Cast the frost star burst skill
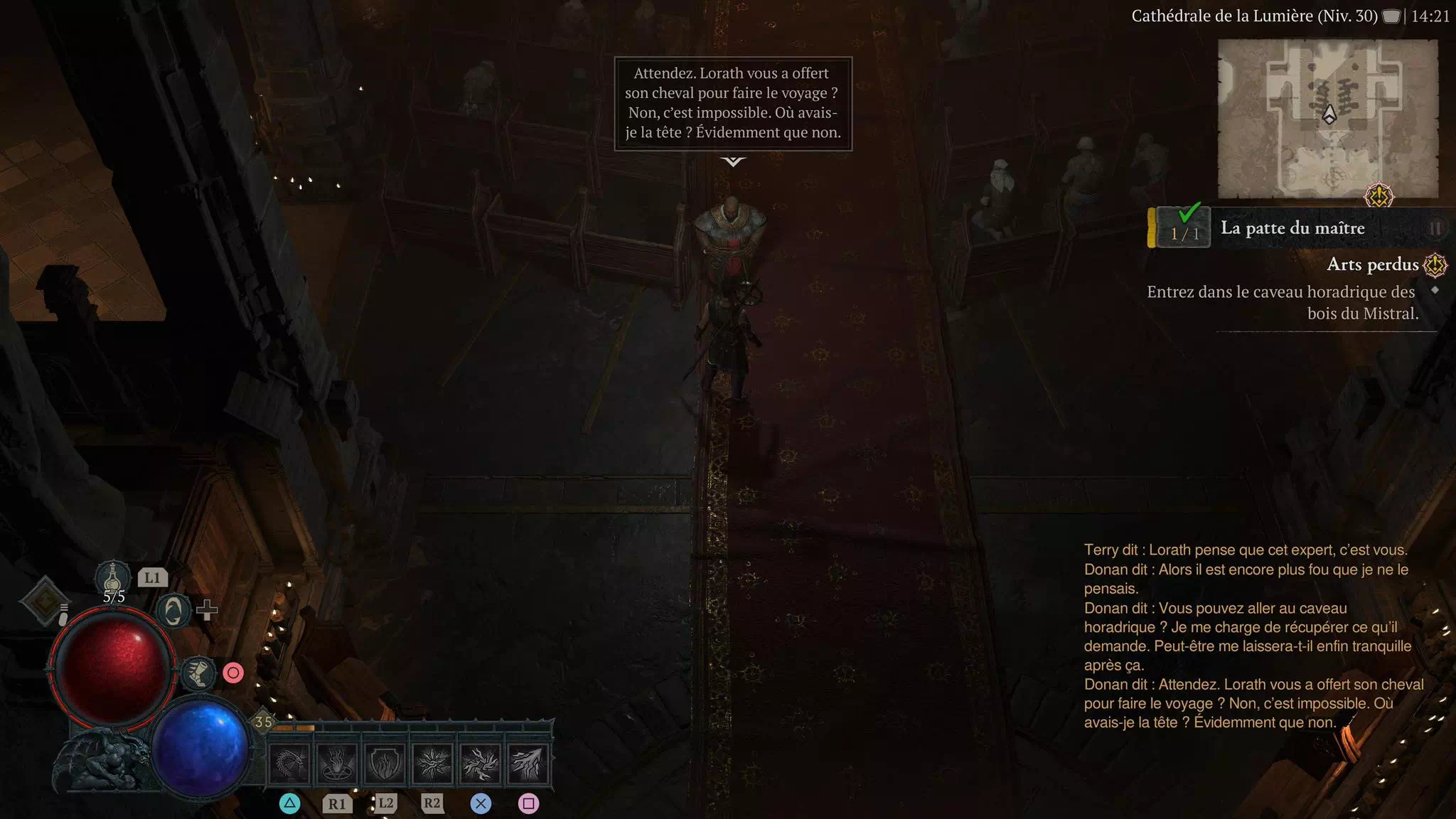This screenshot has height=819, width=1456. (432, 764)
